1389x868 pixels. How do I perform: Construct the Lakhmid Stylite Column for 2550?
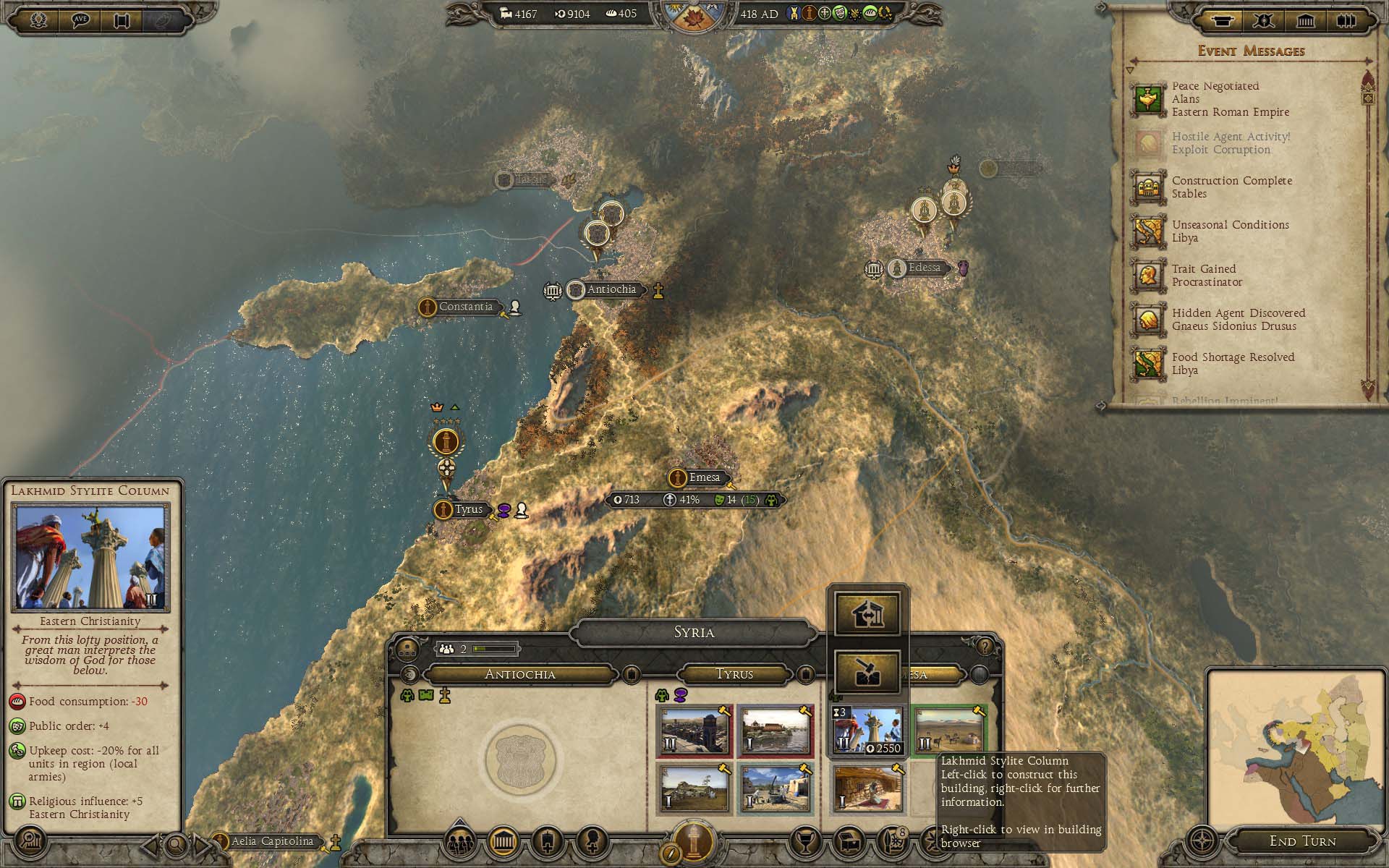(x=867, y=731)
